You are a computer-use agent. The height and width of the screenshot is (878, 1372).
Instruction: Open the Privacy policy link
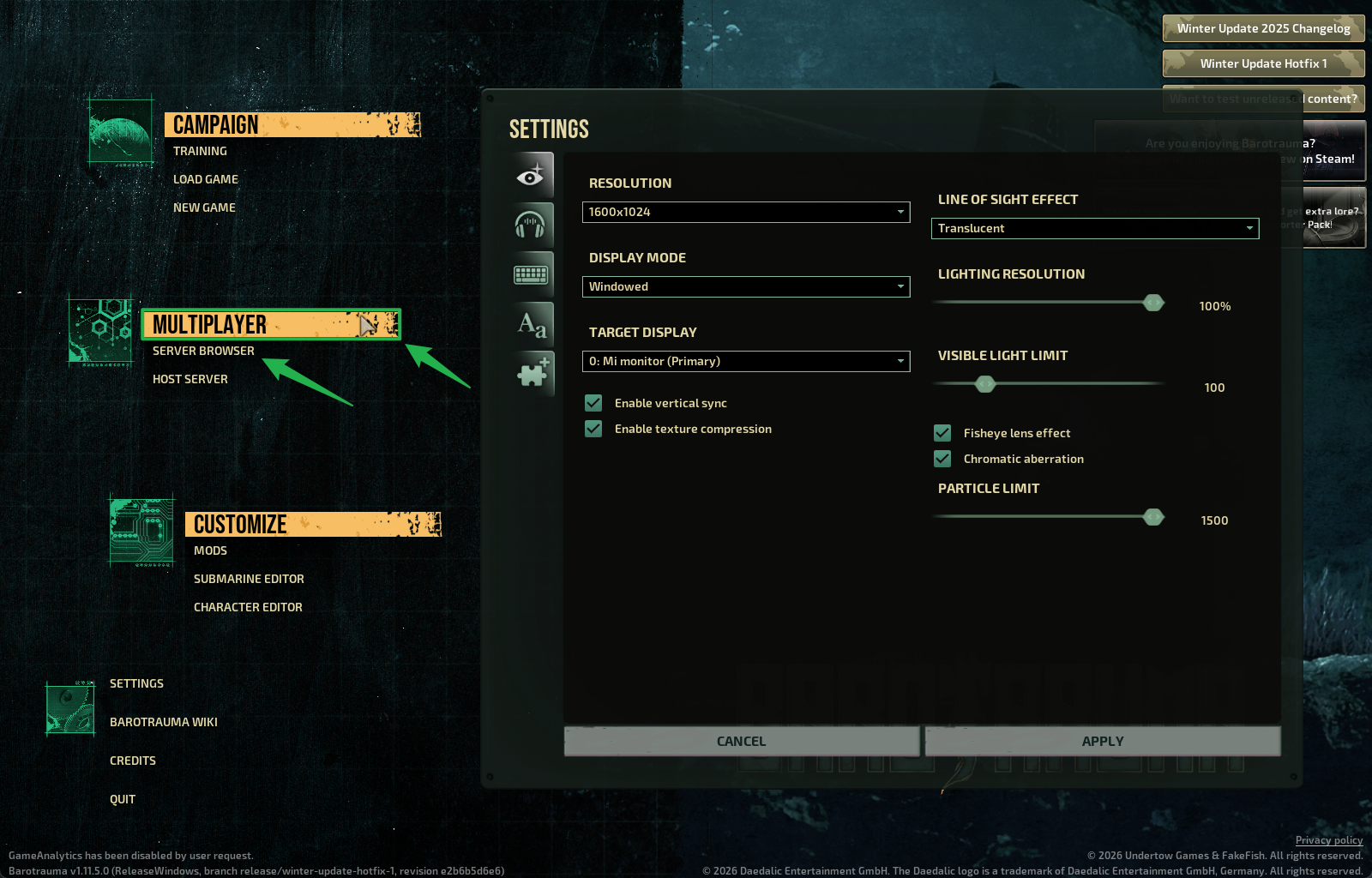(x=1328, y=840)
